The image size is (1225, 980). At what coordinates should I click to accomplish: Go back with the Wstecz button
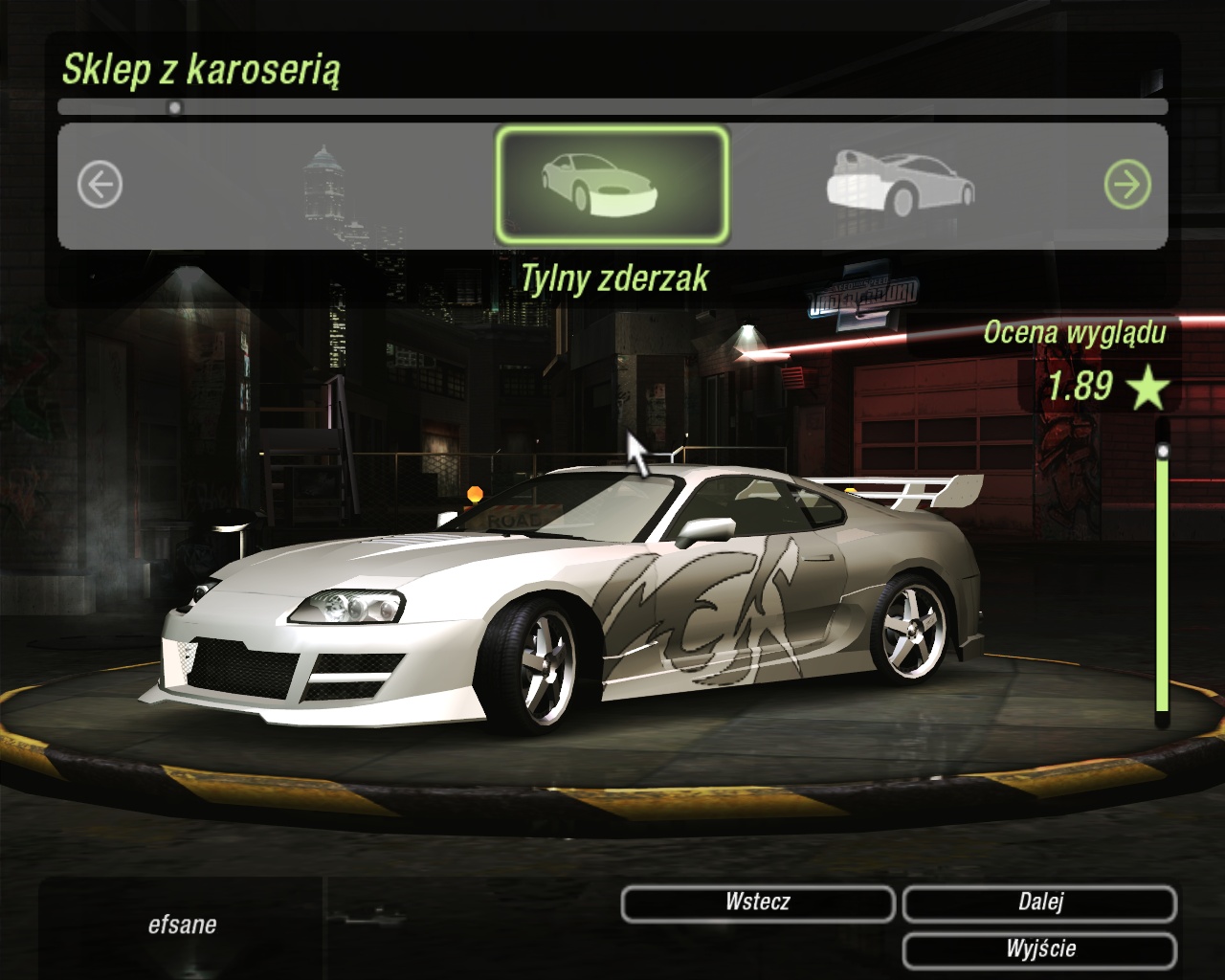coord(757,902)
